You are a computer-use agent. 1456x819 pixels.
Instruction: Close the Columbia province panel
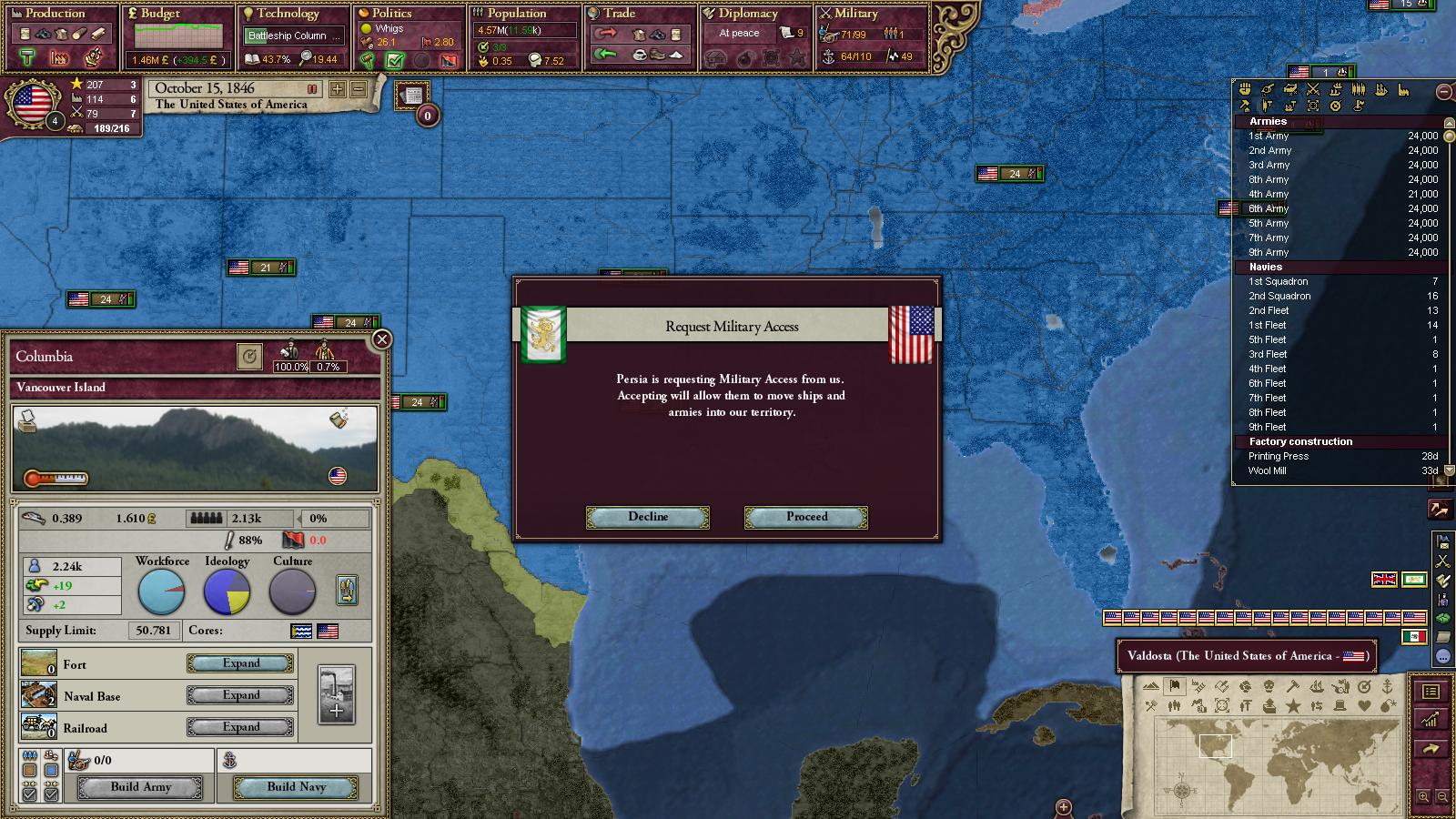(382, 339)
